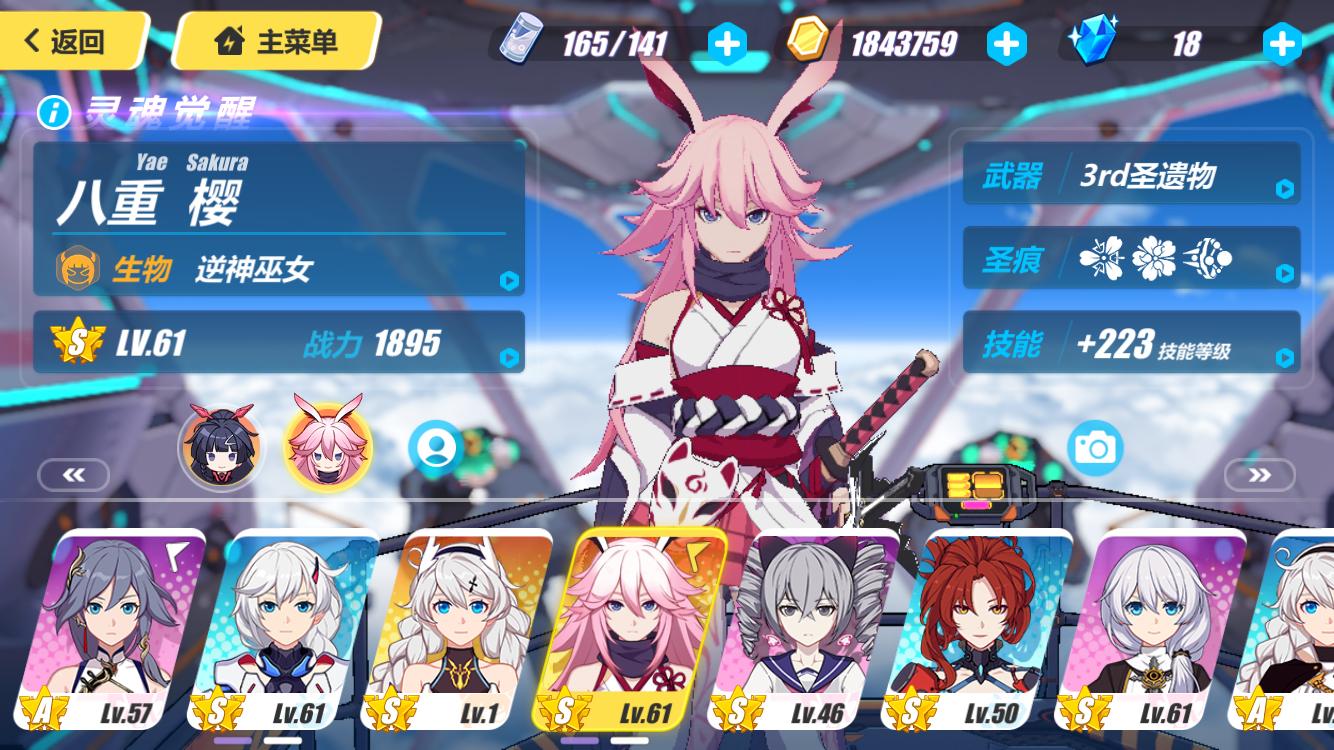Open the 圣痕 stigmata panel

(x=1131, y=259)
